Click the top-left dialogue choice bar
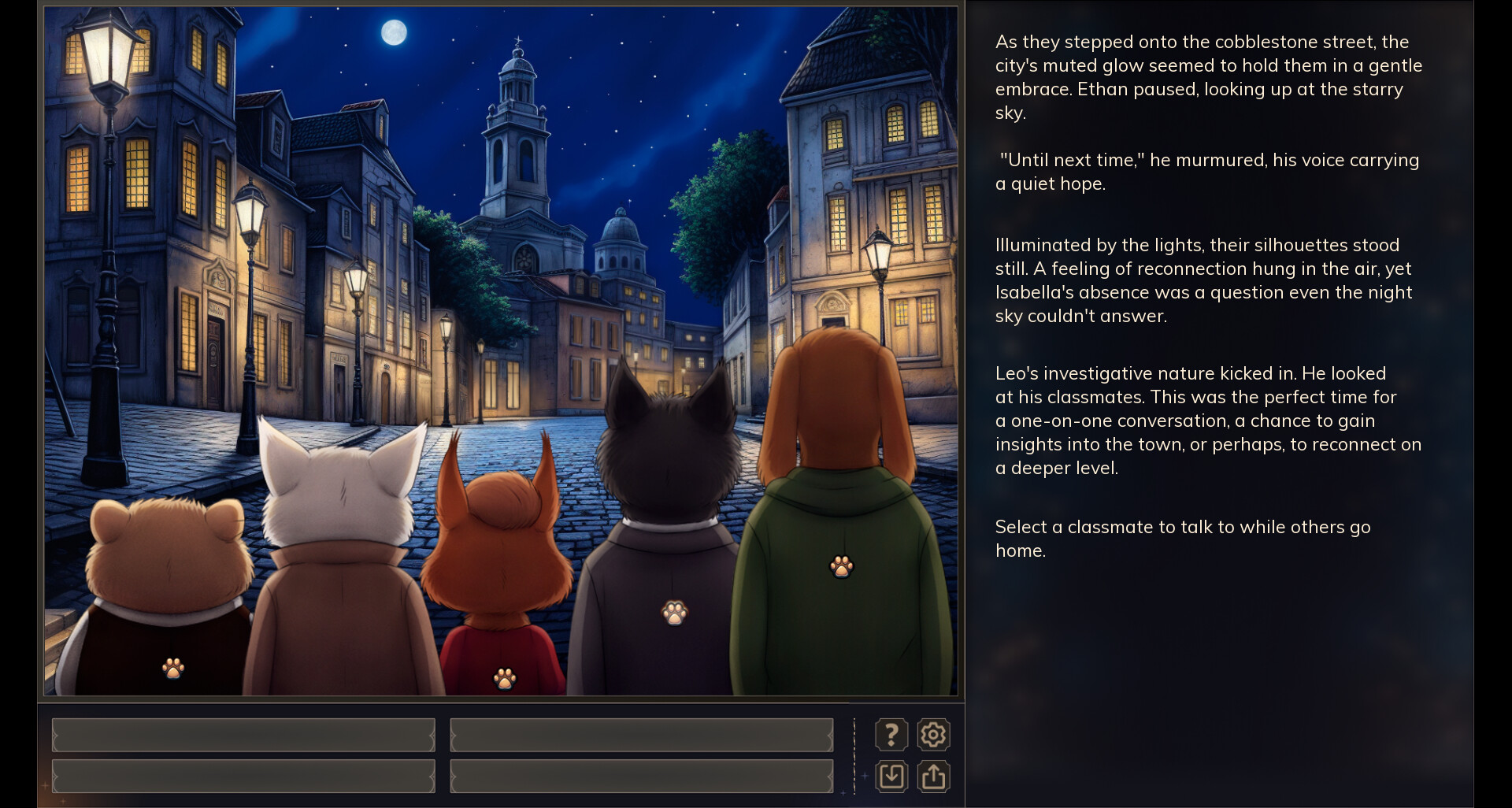 pos(243,734)
